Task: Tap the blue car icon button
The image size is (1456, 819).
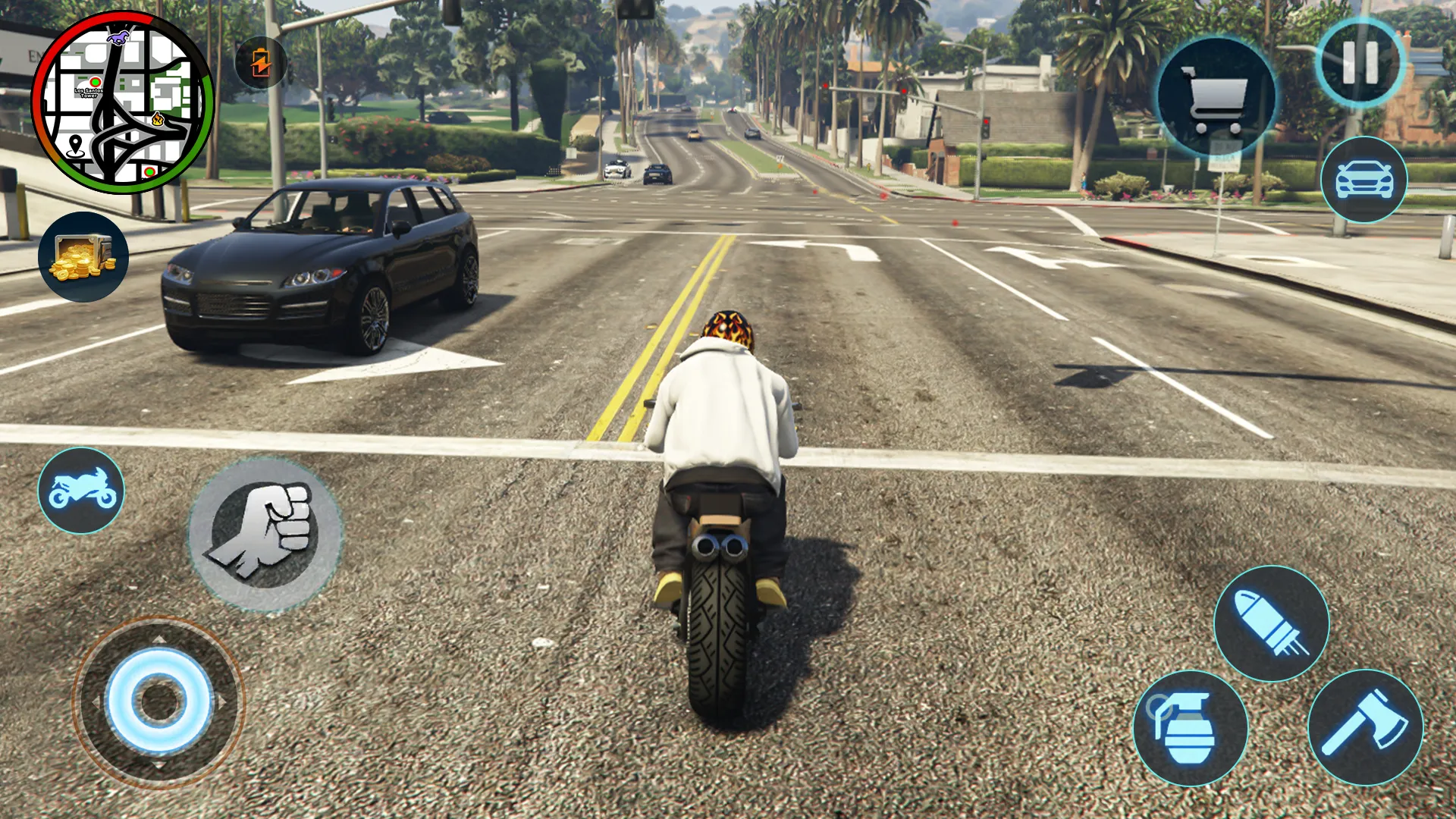Action: coord(1363,180)
